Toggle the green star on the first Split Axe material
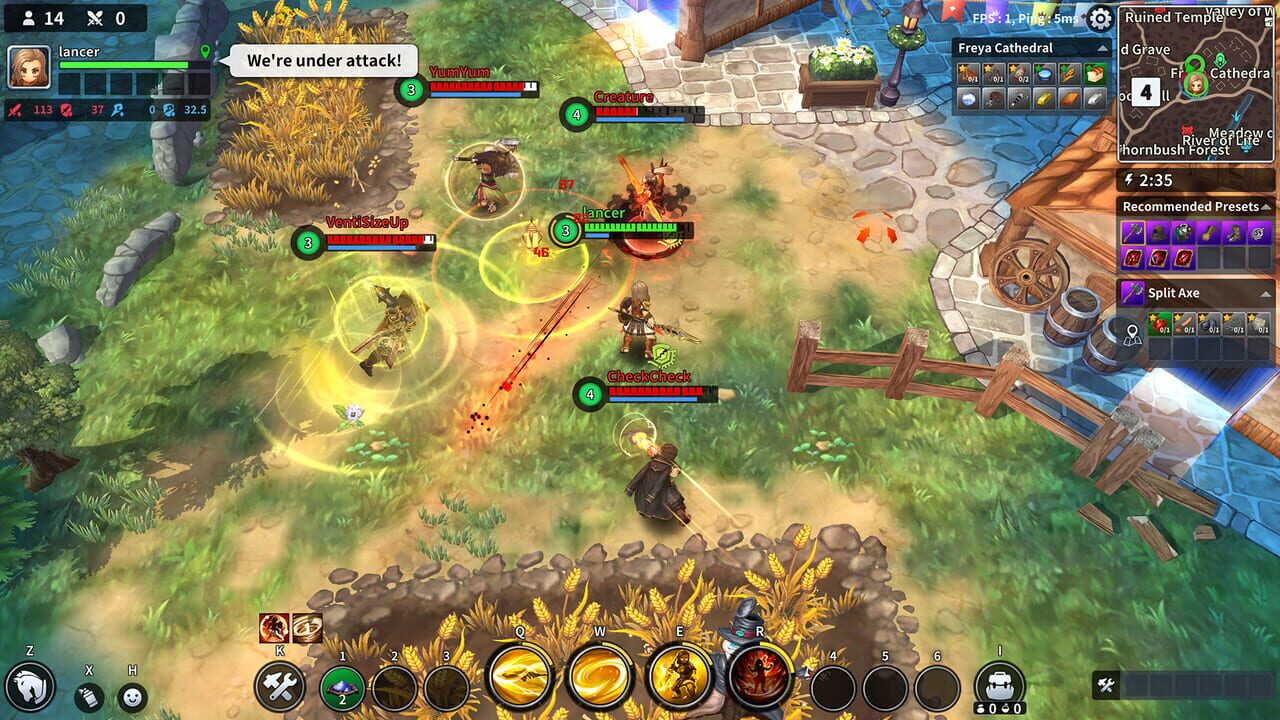This screenshot has width=1280, height=720. click(x=1151, y=315)
